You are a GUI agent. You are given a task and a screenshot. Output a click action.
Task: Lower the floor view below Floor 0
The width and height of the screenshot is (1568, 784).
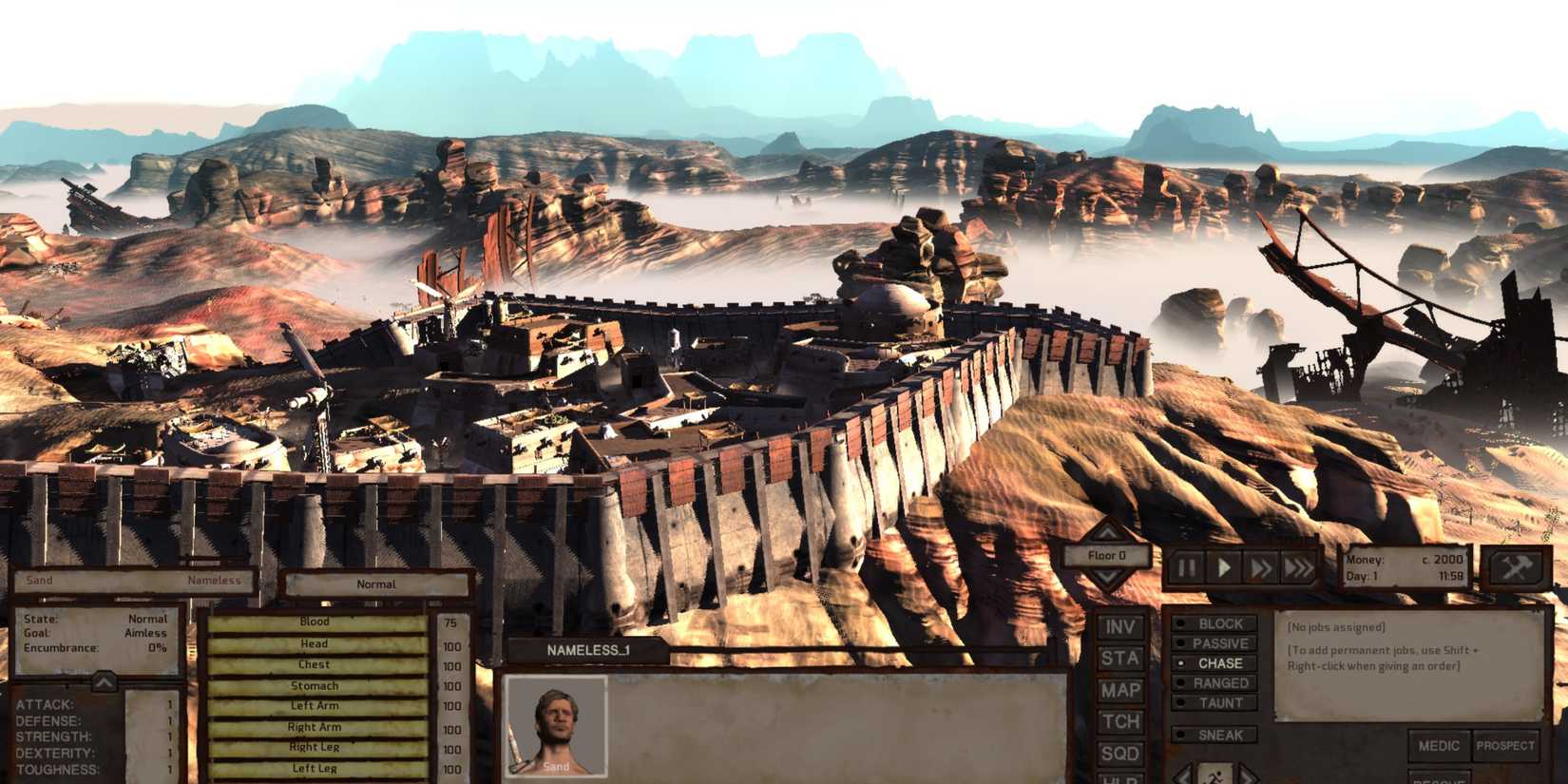point(1105,577)
